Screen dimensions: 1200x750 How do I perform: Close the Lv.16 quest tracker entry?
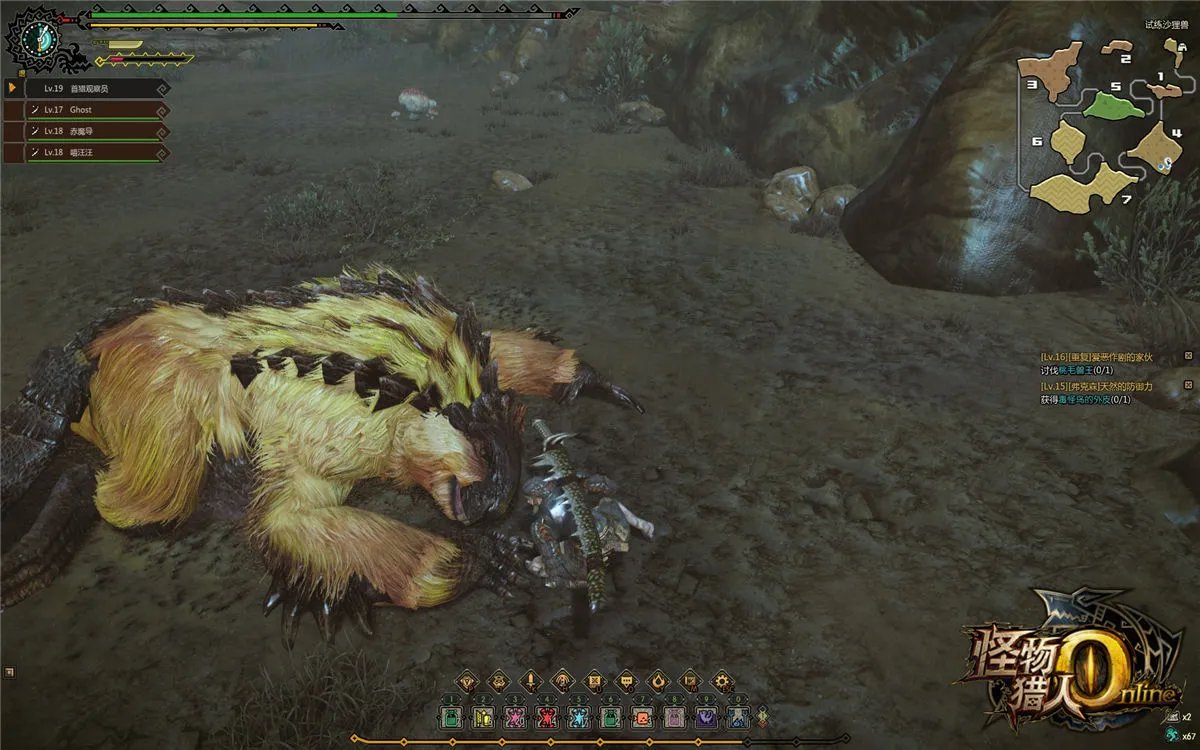tap(1188, 356)
